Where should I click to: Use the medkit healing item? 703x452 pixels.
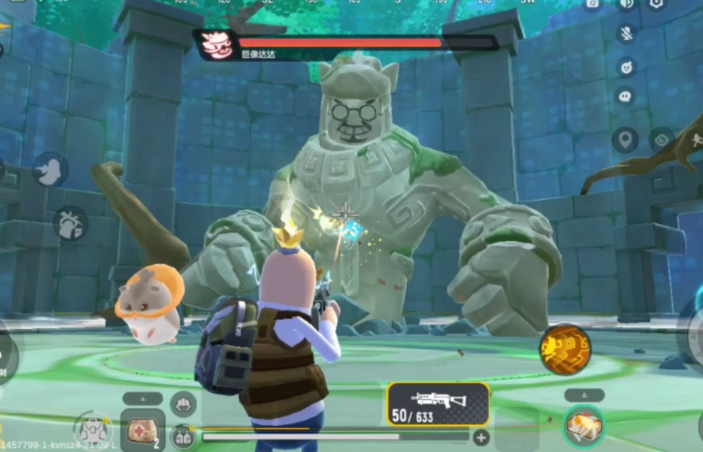coord(142,429)
